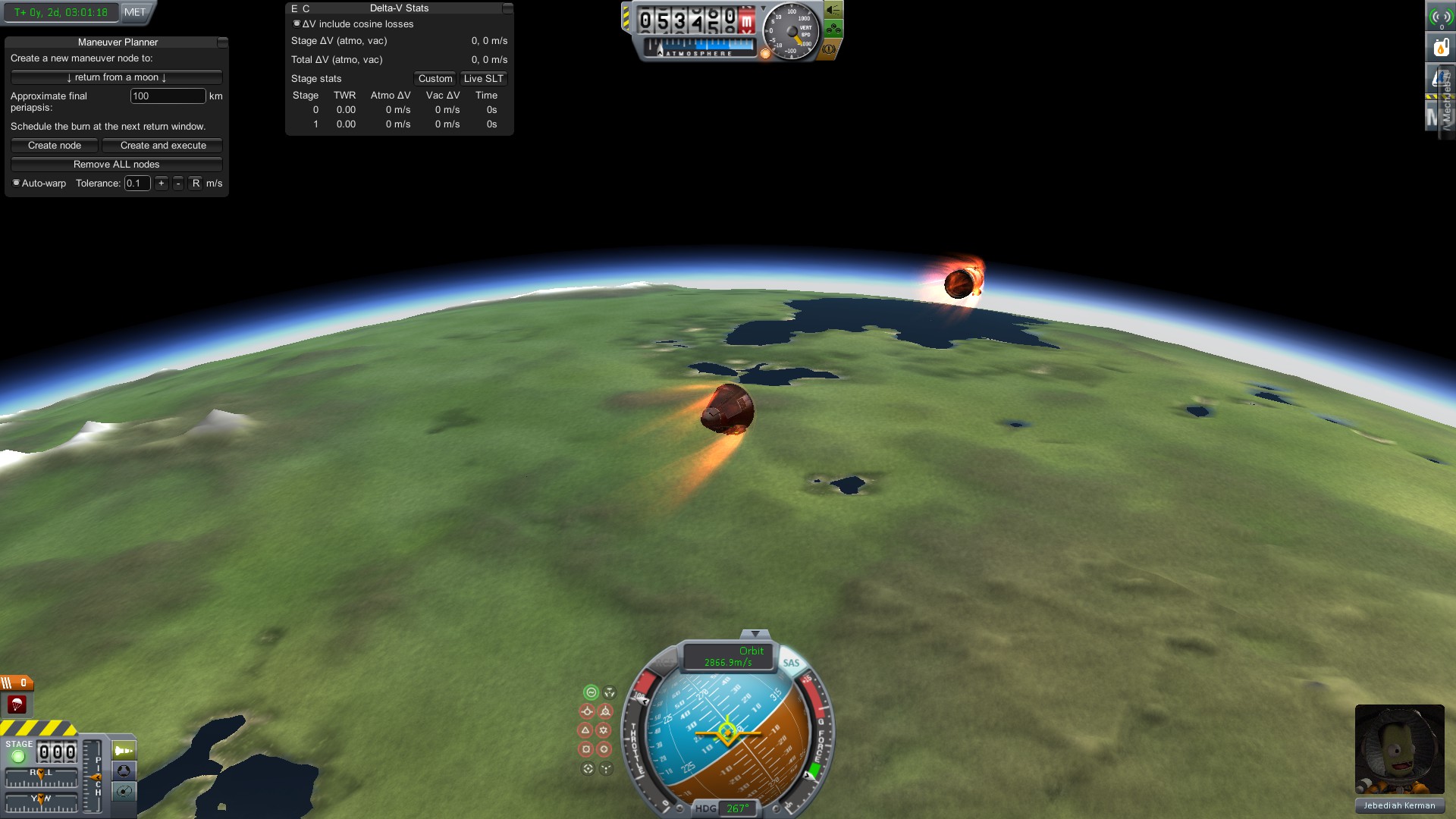Toggle RCS on the navball
Screen dimensions: 1456x819
[665, 663]
